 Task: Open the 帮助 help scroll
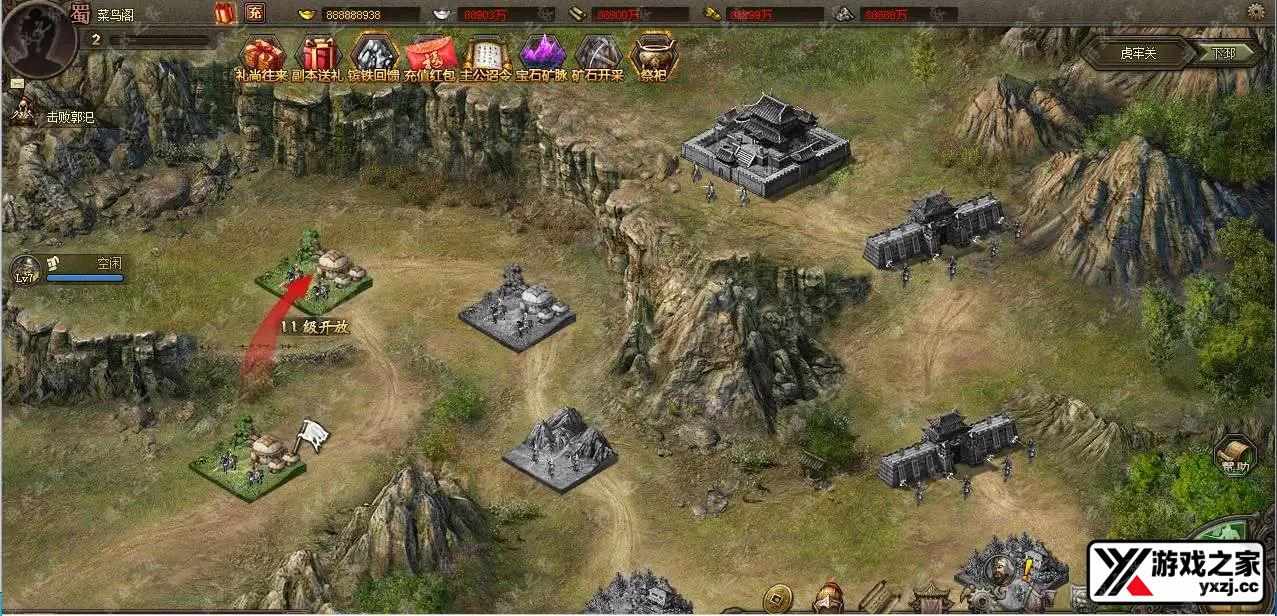point(1236,456)
